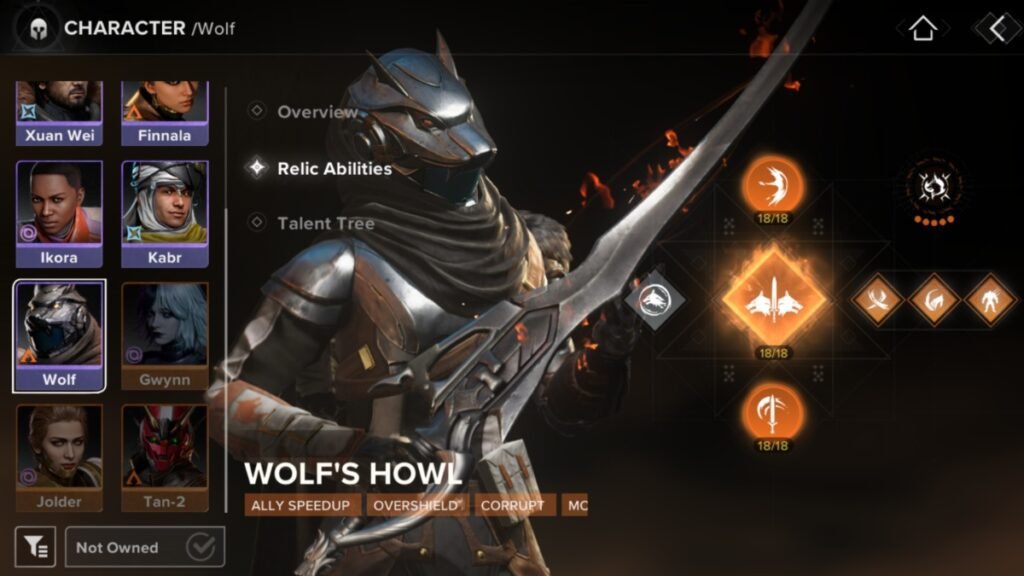Open the character filter button
This screenshot has height=576, width=1024.
35,547
